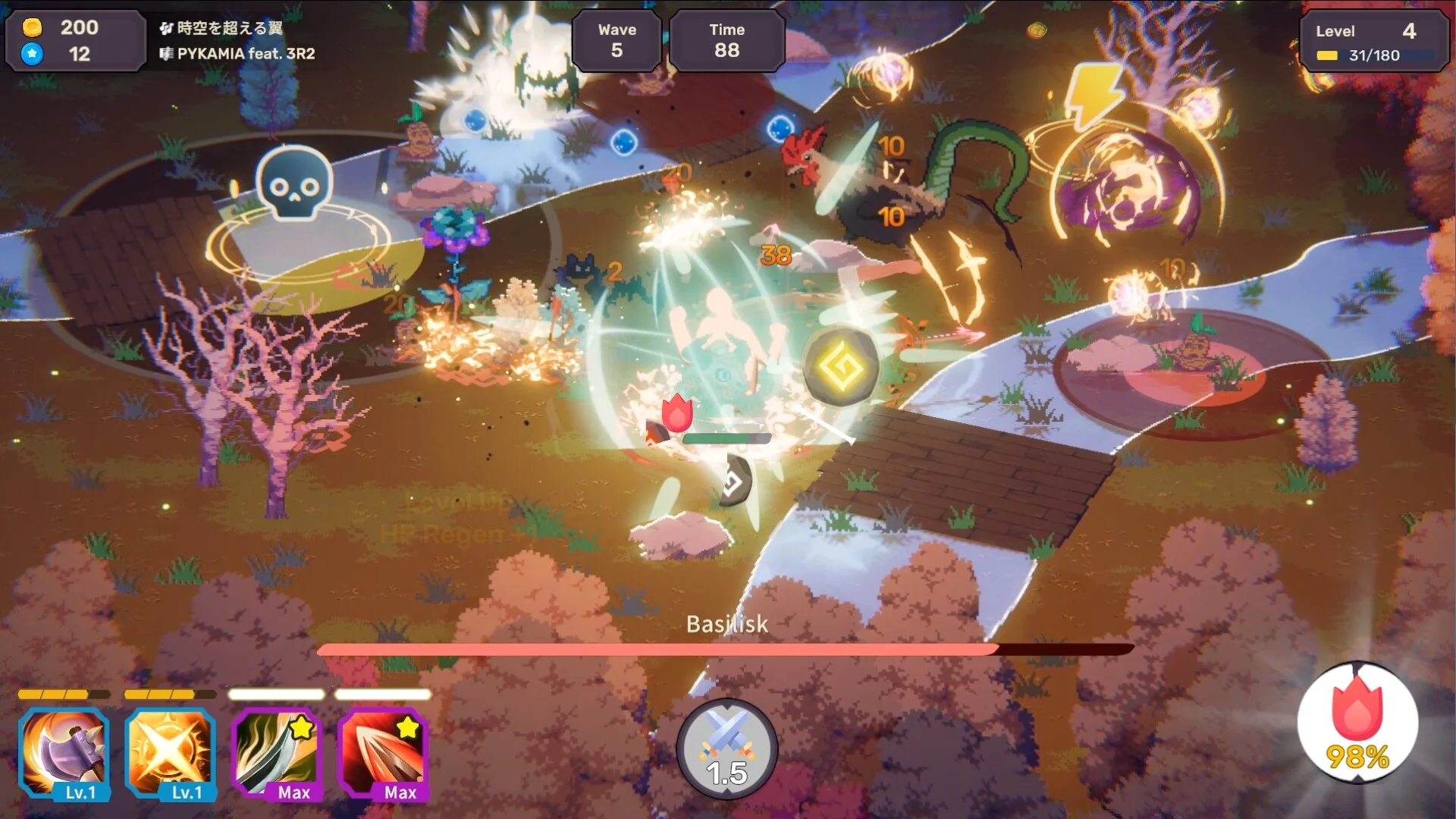Activate the flame gauge at 98%
Image resolution: width=1456 pixels, height=819 pixels.
point(1357,724)
